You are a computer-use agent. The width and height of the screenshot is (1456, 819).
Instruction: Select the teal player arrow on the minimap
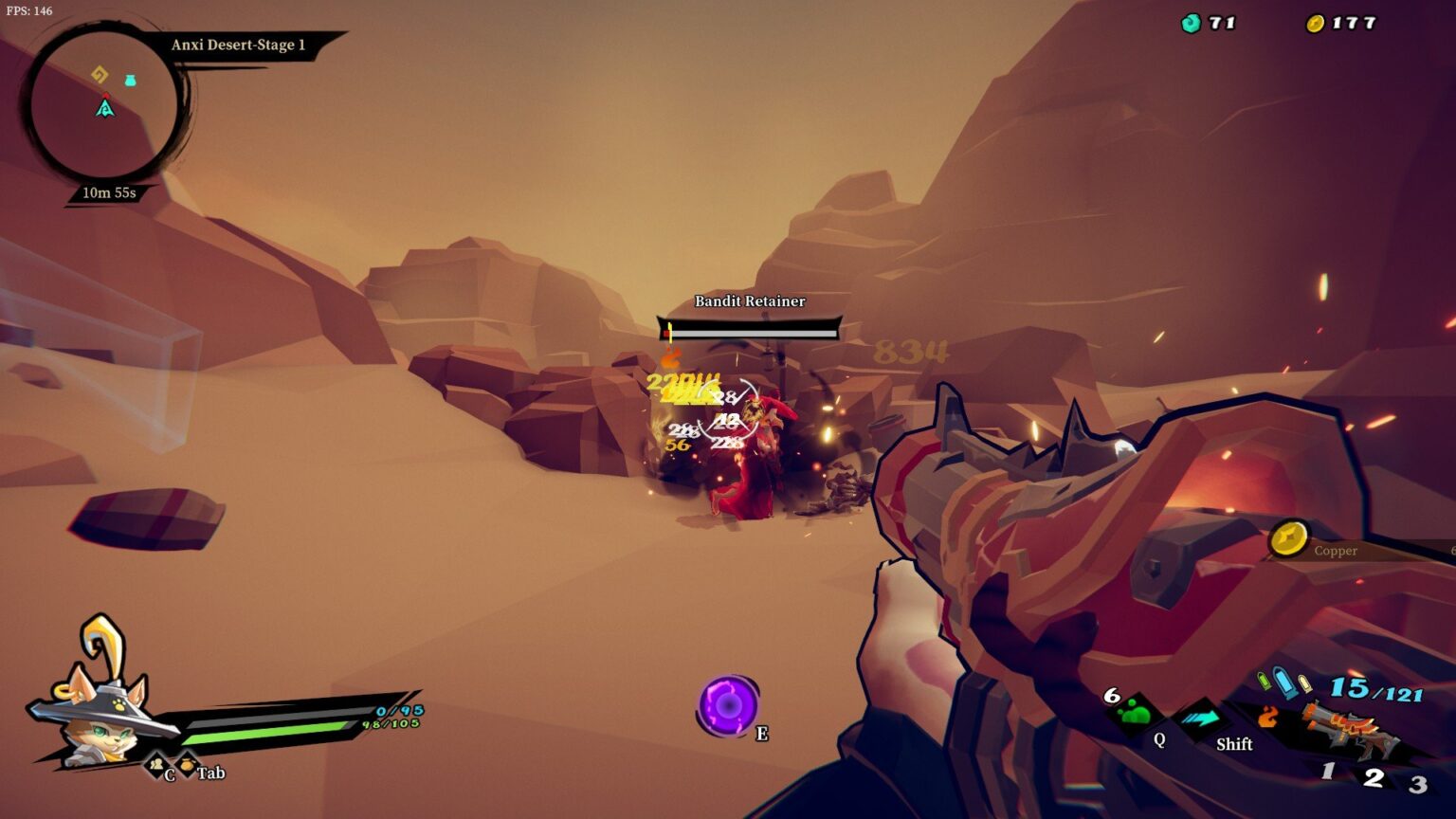click(106, 108)
